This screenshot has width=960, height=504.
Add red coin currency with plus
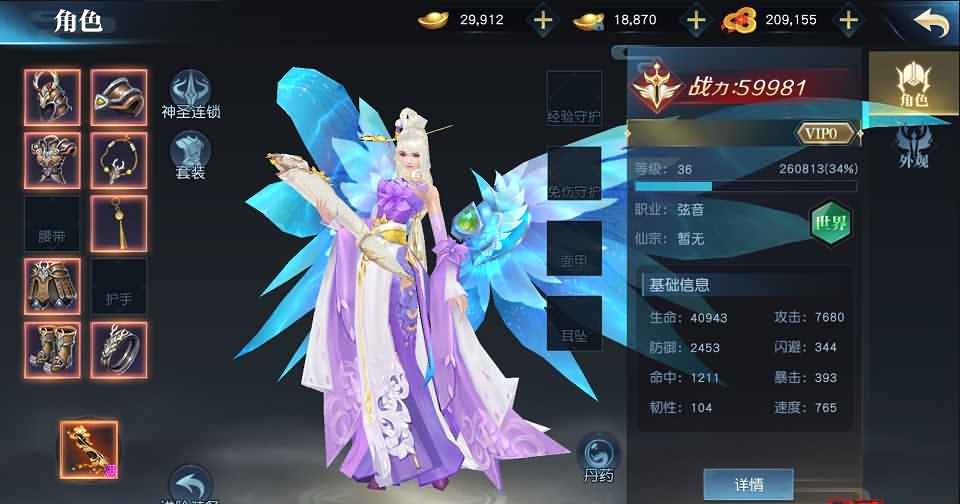point(848,19)
